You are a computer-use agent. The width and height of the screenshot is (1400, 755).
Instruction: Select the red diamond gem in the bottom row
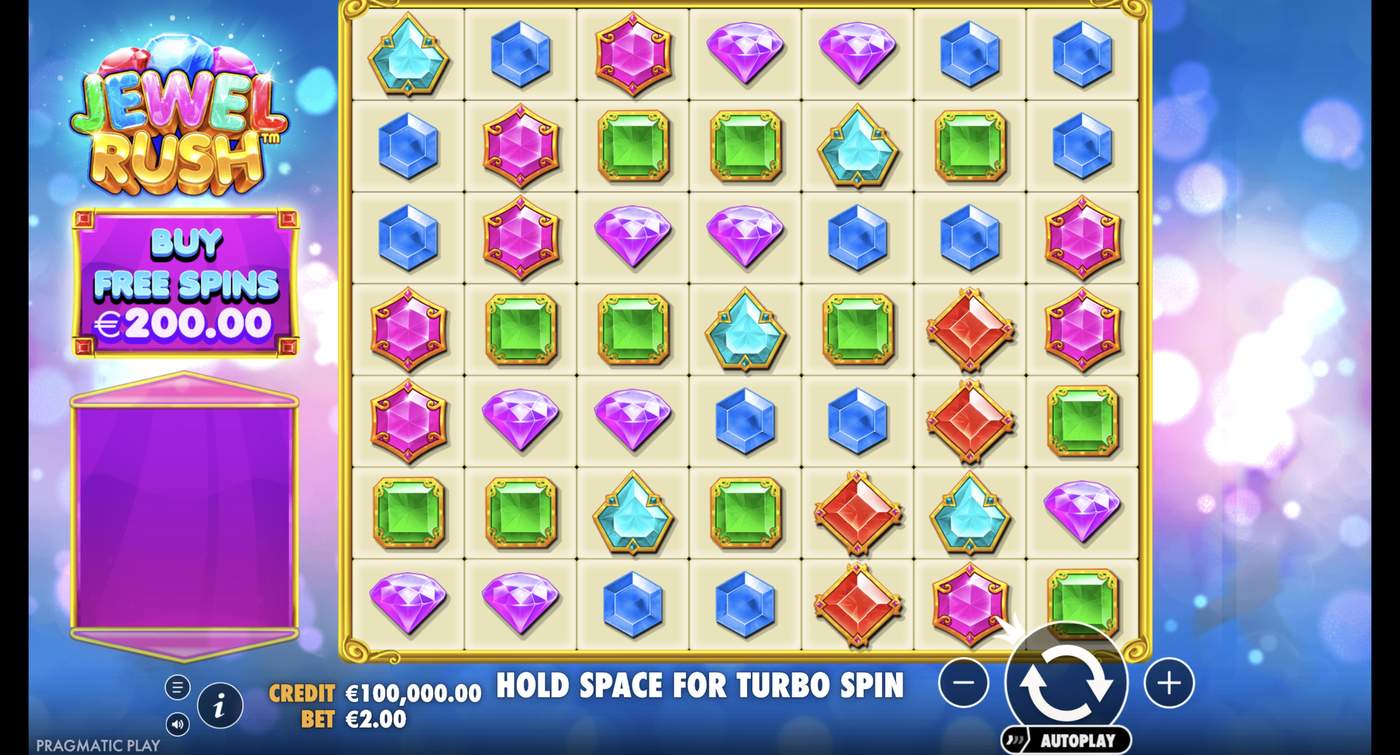tap(857, 603)
